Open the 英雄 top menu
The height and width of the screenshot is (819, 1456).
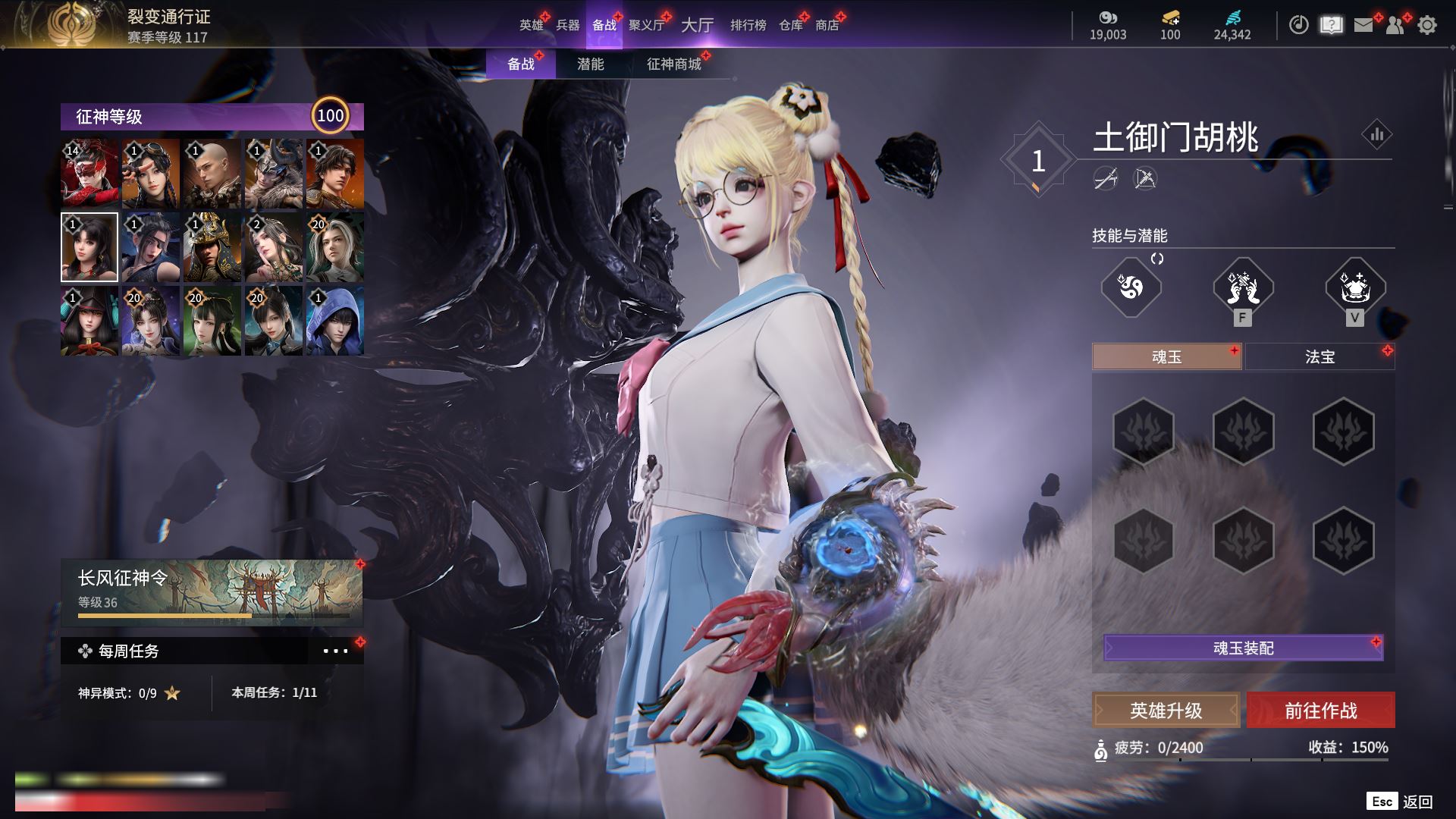click(531, 25)
